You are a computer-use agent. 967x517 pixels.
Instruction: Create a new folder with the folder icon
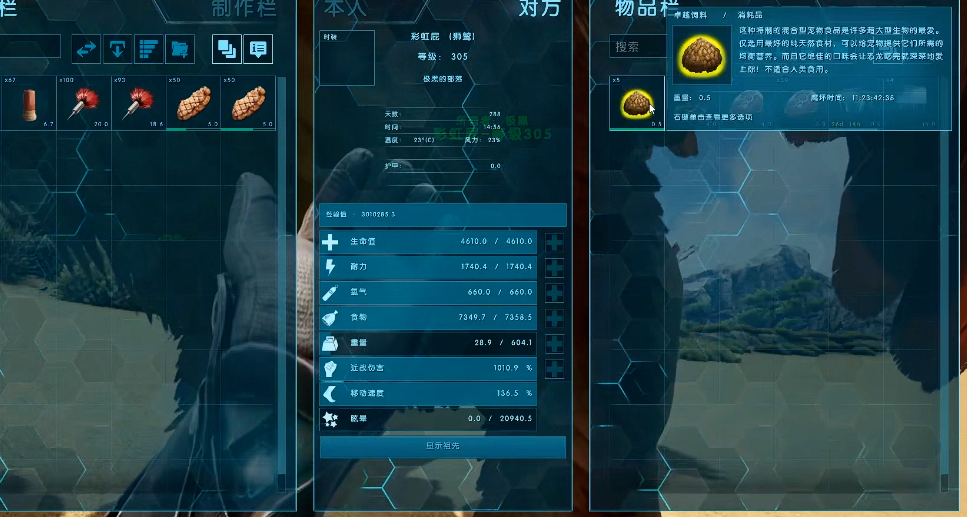pos(180,48)
